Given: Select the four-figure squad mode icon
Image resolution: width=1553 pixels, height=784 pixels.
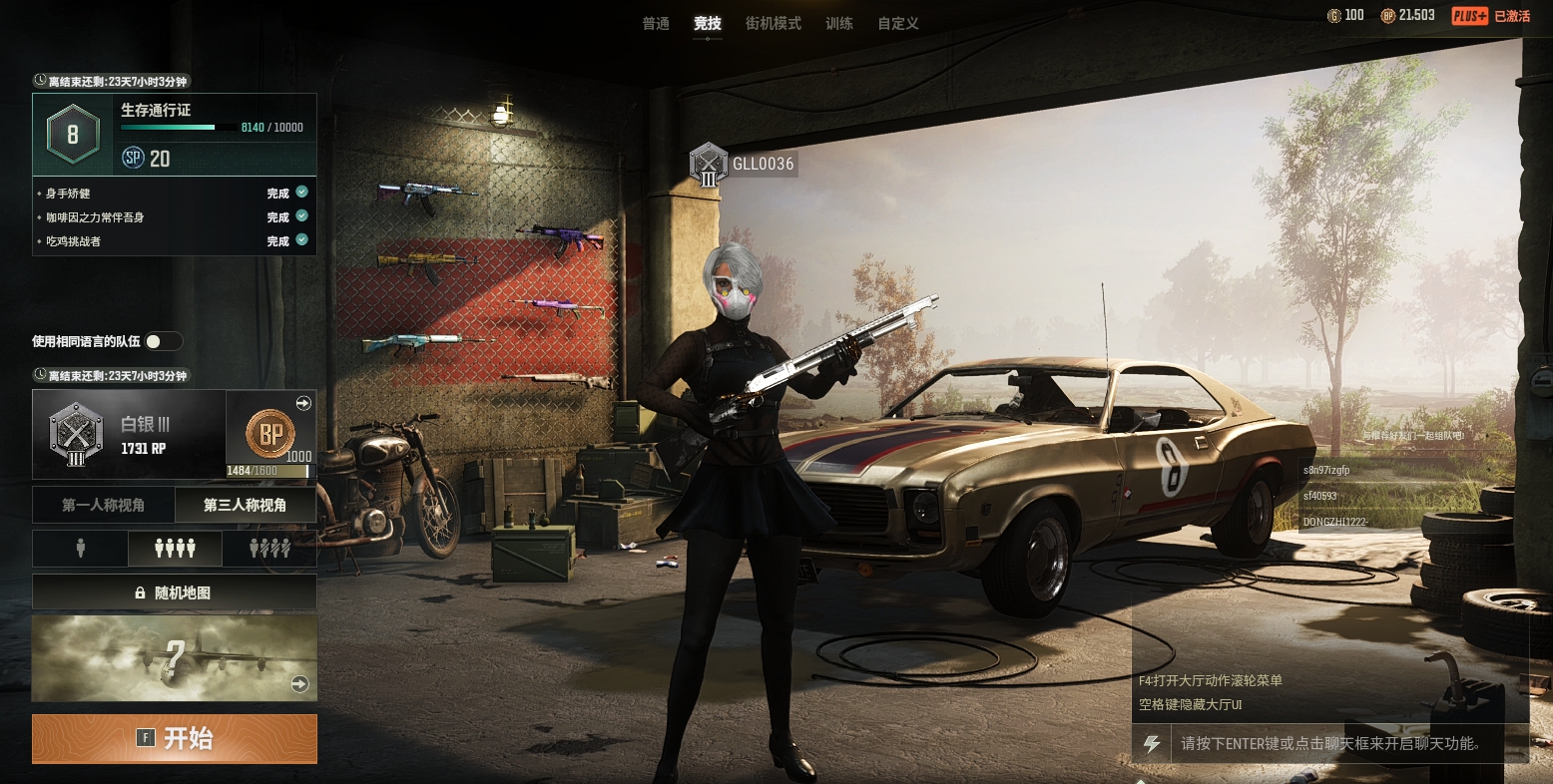Looking at the screenshot, I should [x=175, y=549].
